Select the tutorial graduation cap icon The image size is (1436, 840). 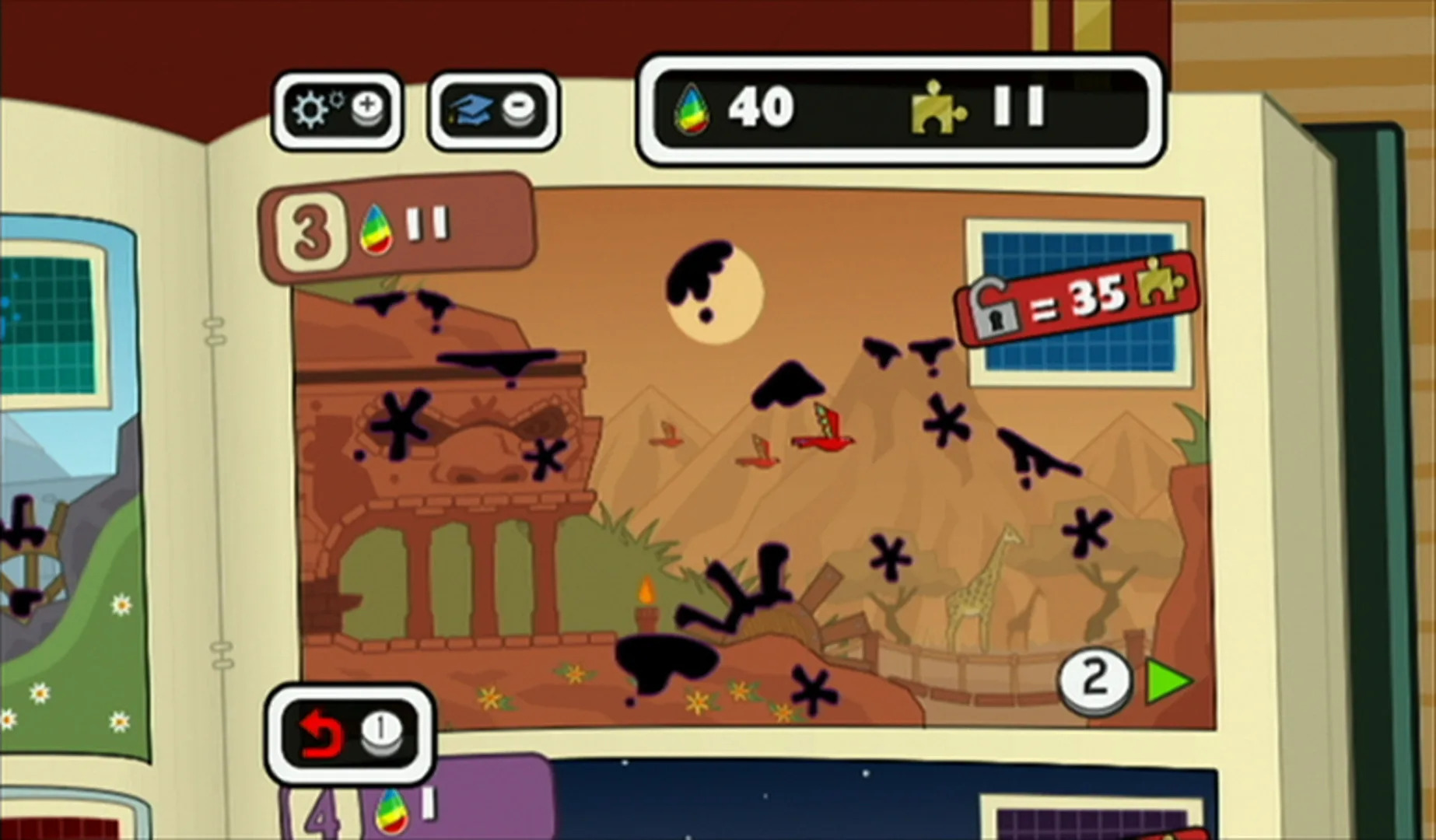click(492, 110)
